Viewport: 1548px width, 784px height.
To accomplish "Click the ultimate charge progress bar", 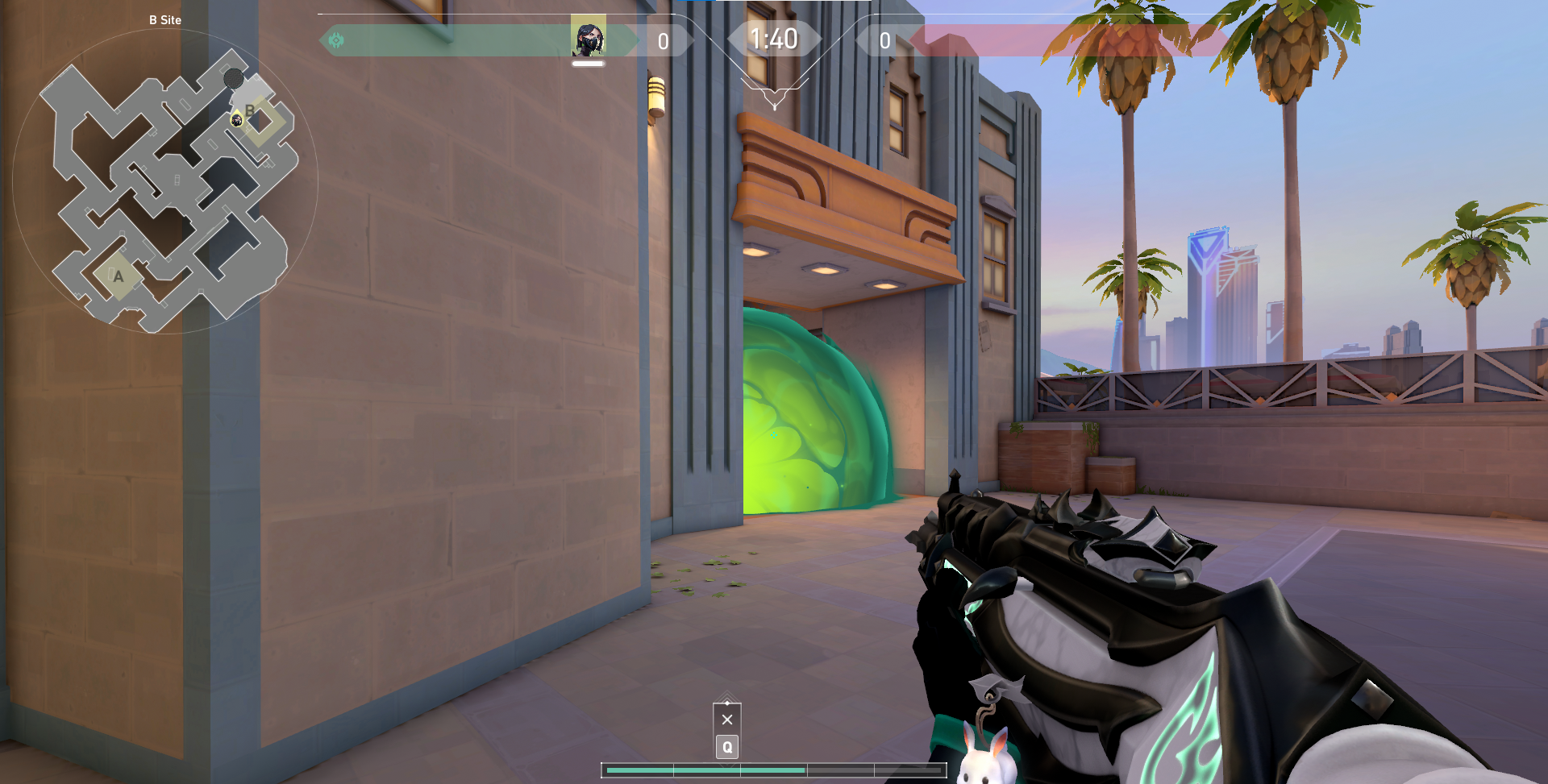I will coord(774,770).
